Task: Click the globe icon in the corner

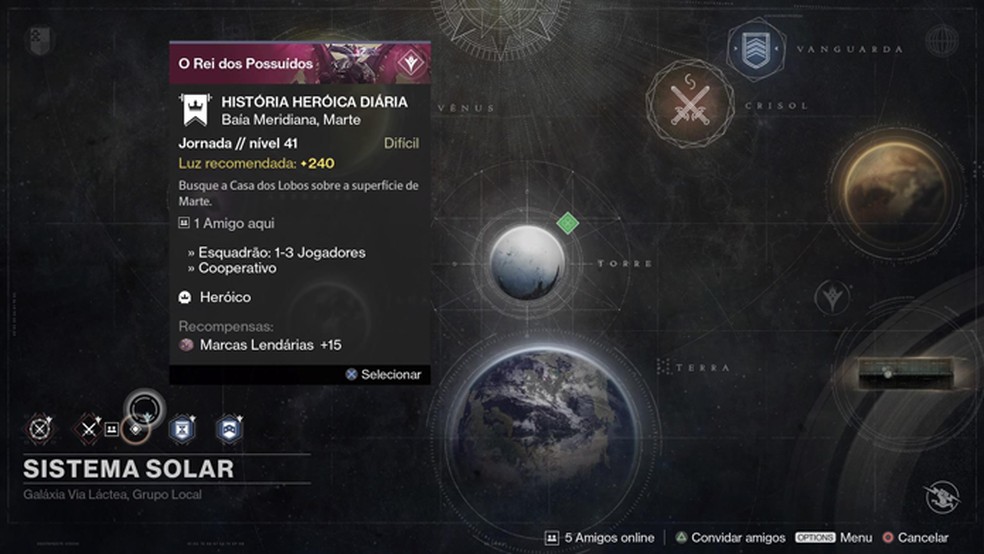Action: pos(941,40)
